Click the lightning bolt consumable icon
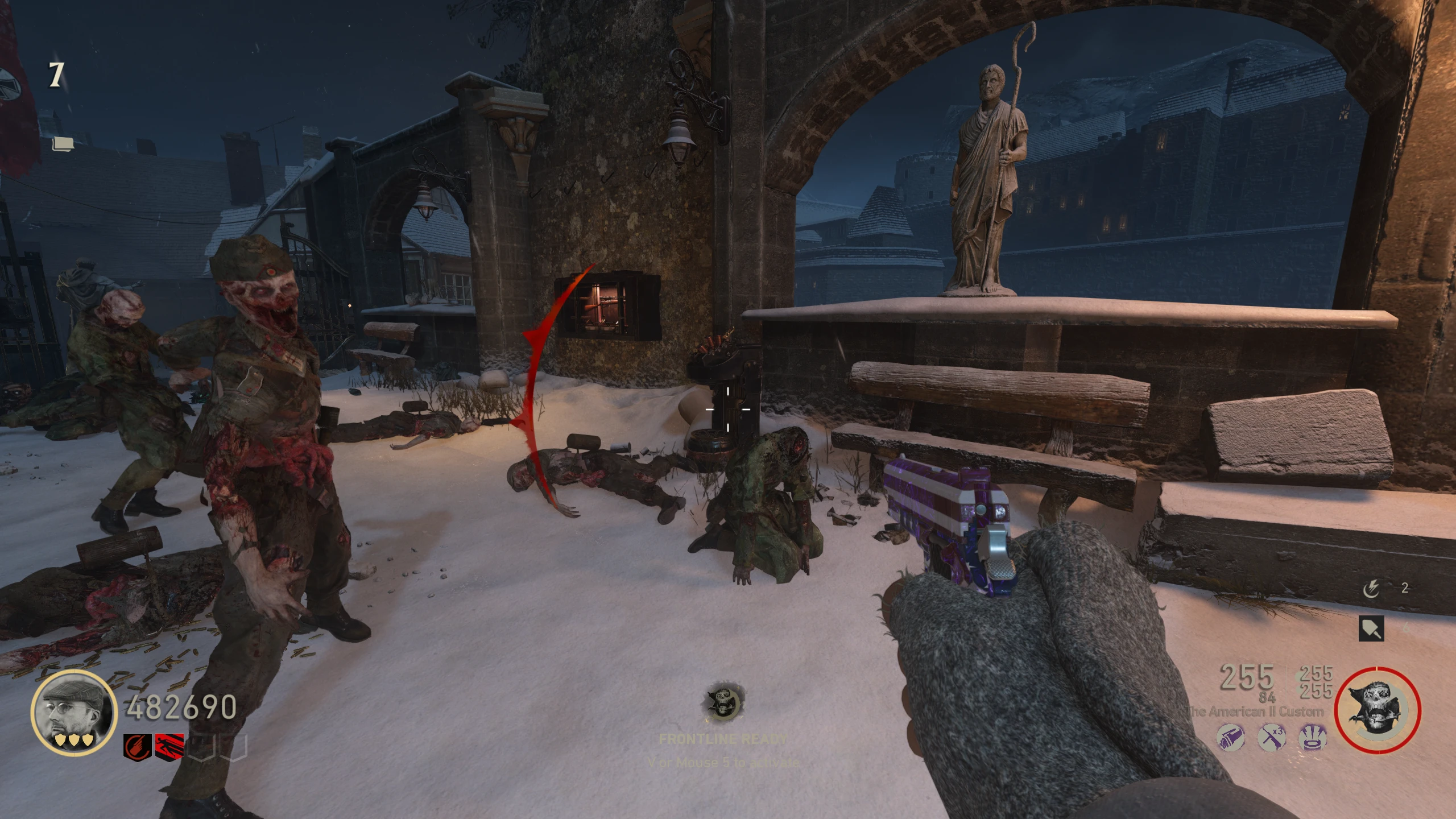 1371,589
